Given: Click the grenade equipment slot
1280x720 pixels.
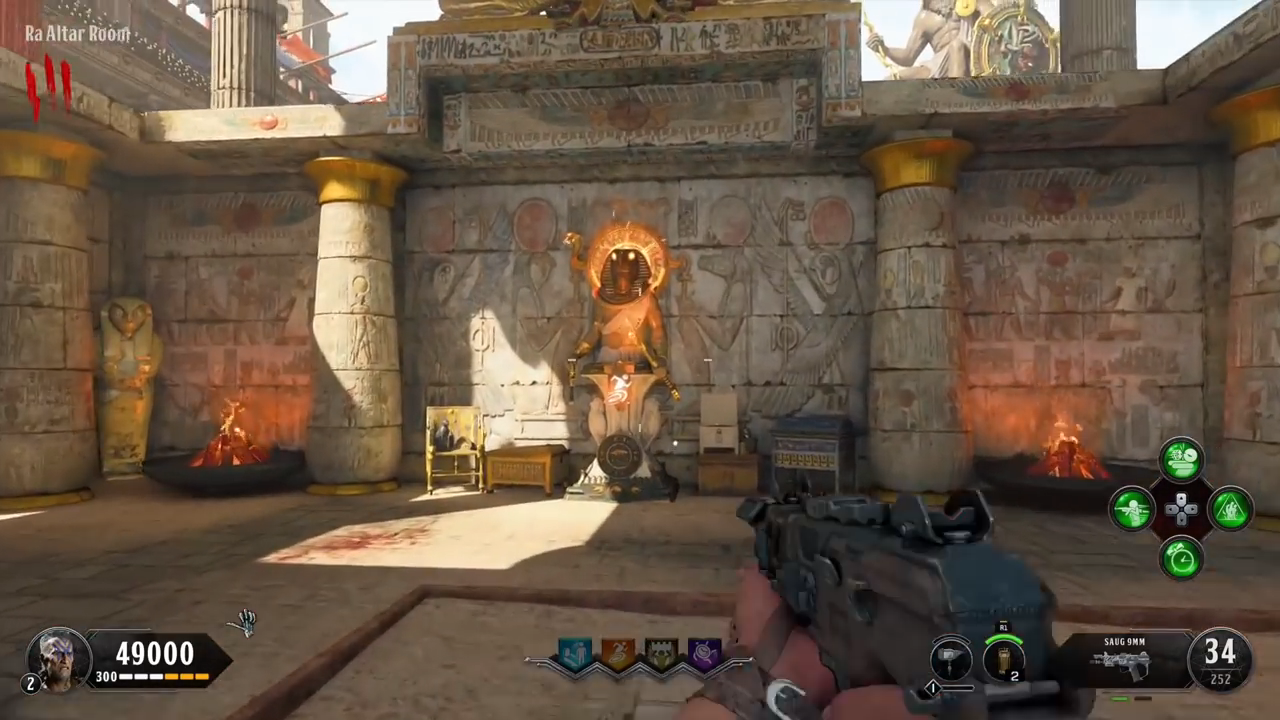Looking at the screenshot, I should (x=1003, y=658).
